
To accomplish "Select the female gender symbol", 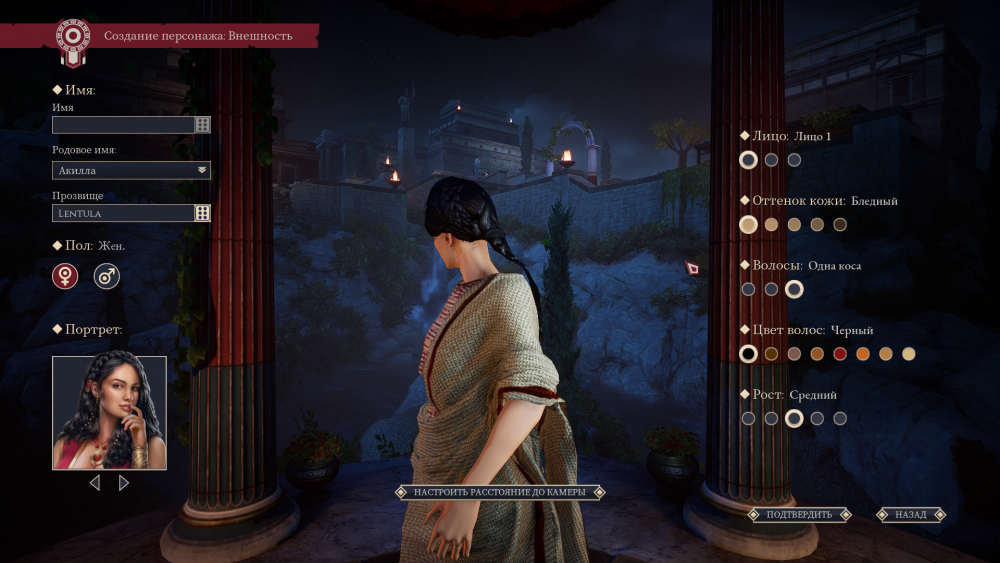I will tap(65, 276).
